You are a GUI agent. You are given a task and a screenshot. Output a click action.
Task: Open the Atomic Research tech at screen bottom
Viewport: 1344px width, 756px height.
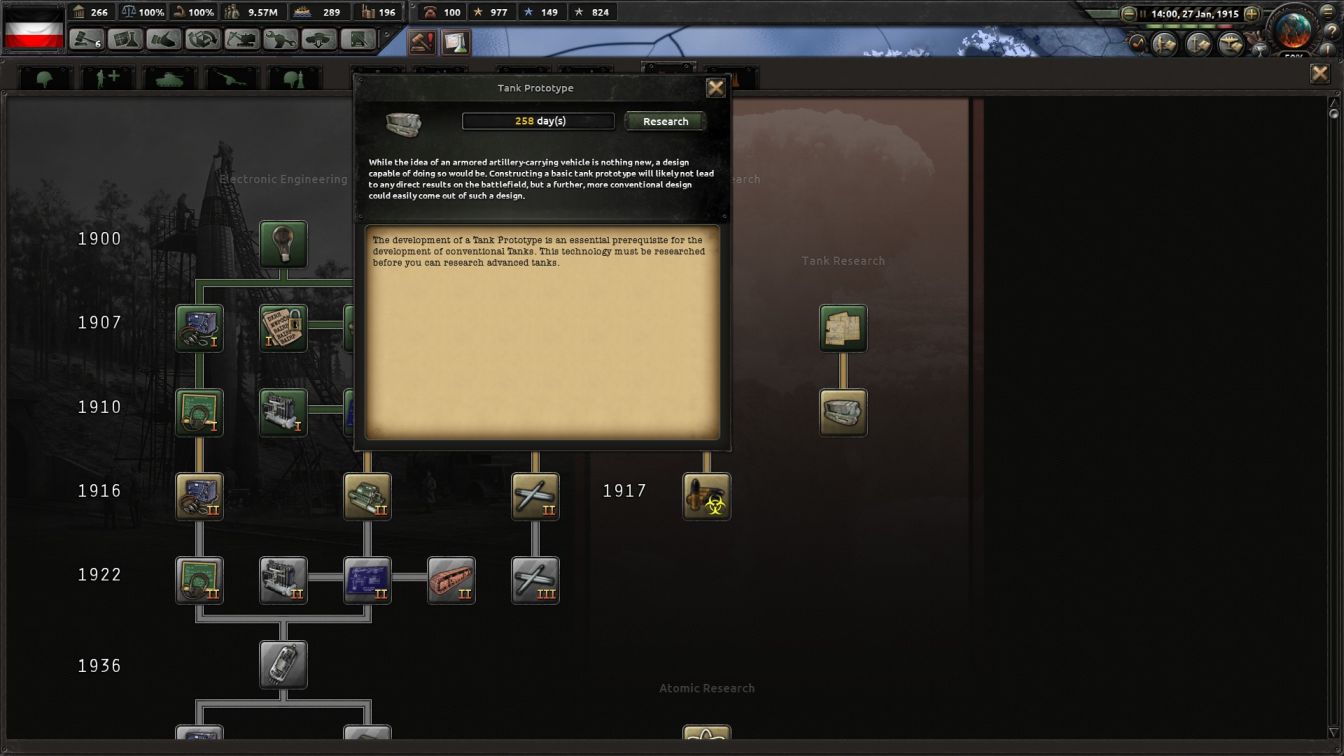705,737
